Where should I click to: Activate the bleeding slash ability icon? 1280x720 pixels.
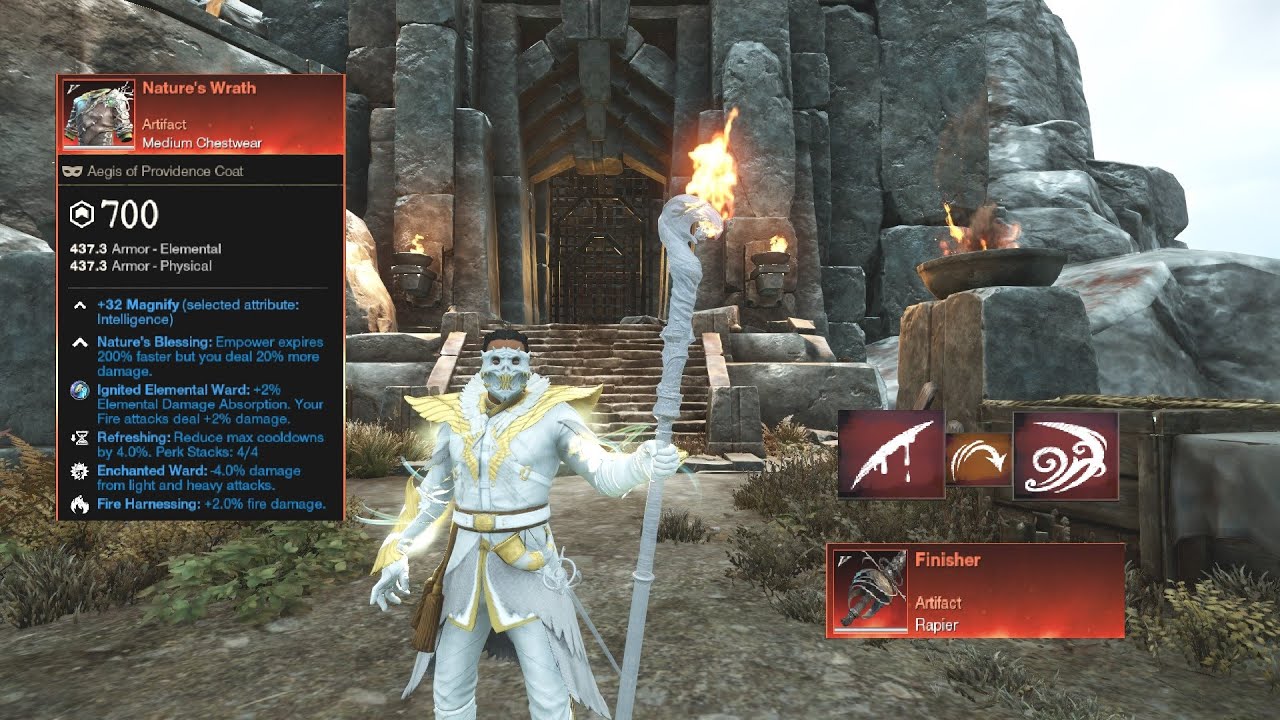[891, 454]
